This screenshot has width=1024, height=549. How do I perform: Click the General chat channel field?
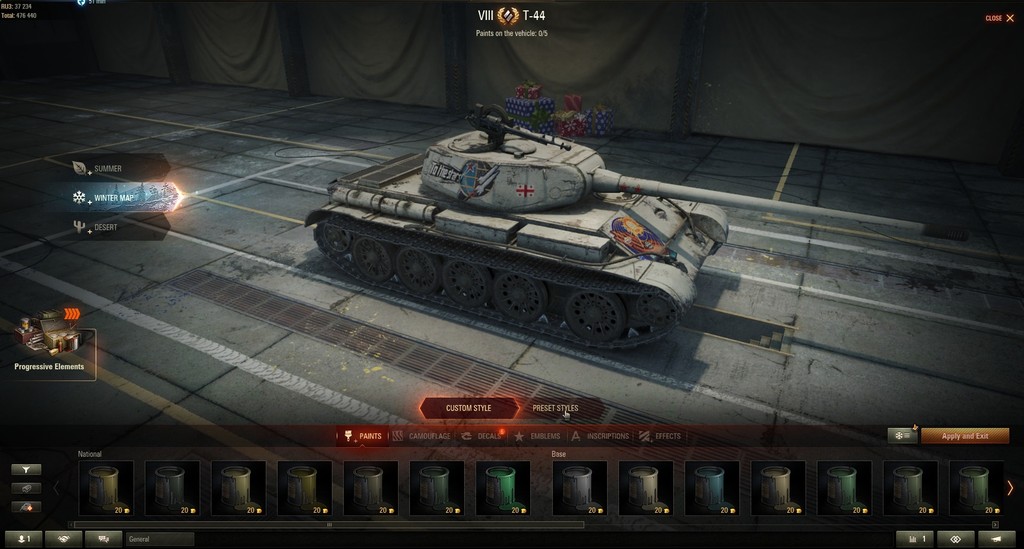[x=159, y=539]
